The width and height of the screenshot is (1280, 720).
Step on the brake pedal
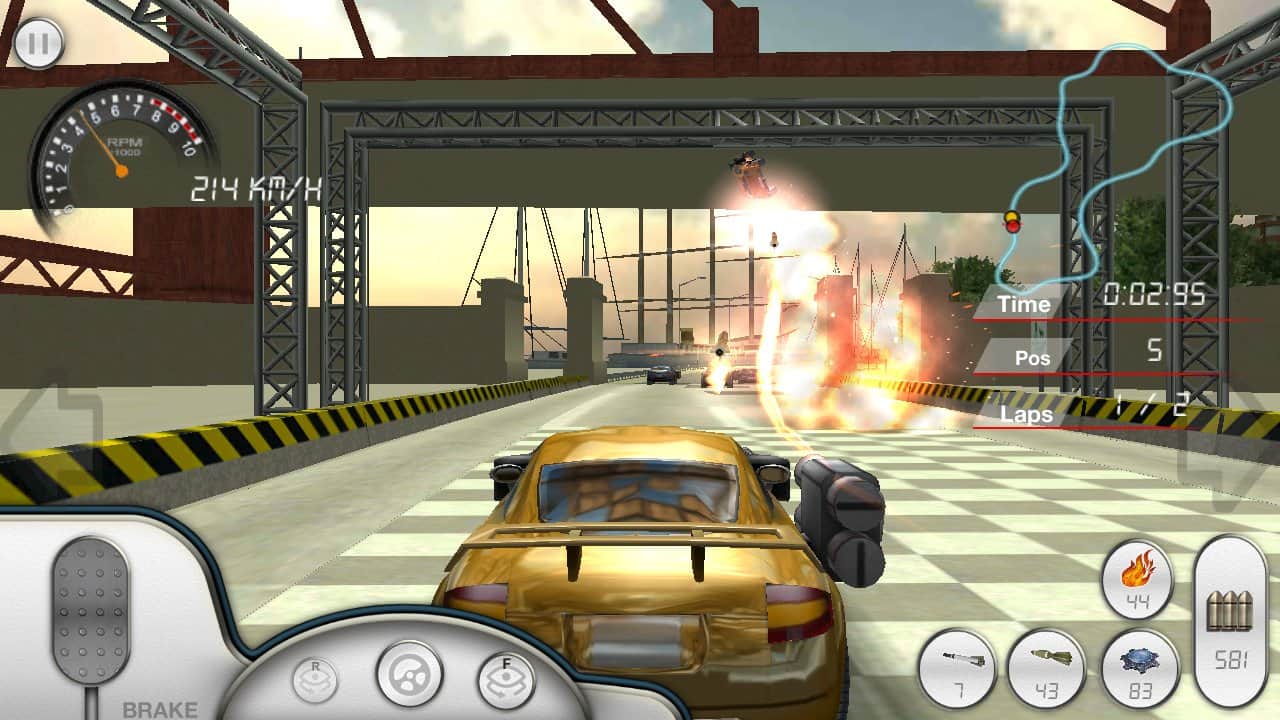[91, 610]
